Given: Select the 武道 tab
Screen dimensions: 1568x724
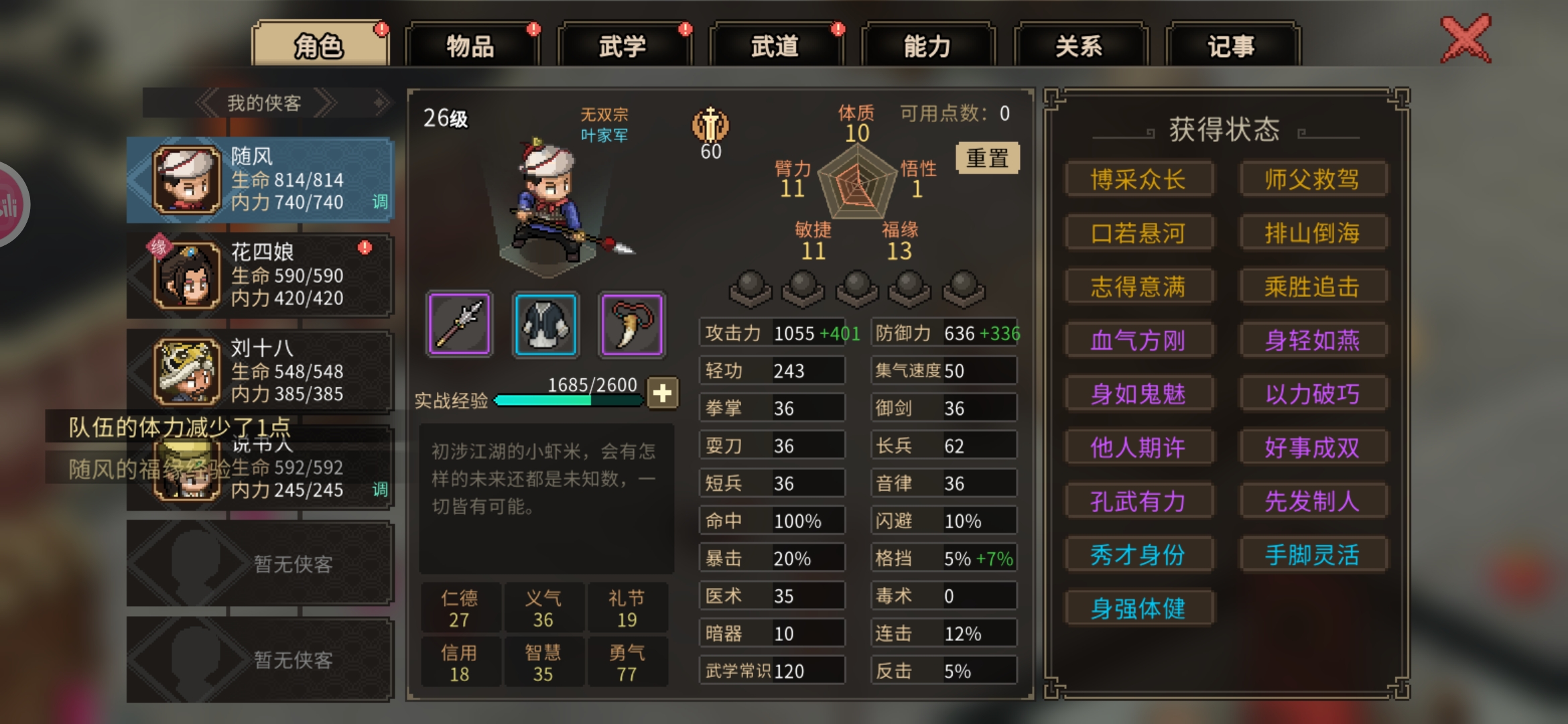Looking at the screenshot, I should (775, 46).
